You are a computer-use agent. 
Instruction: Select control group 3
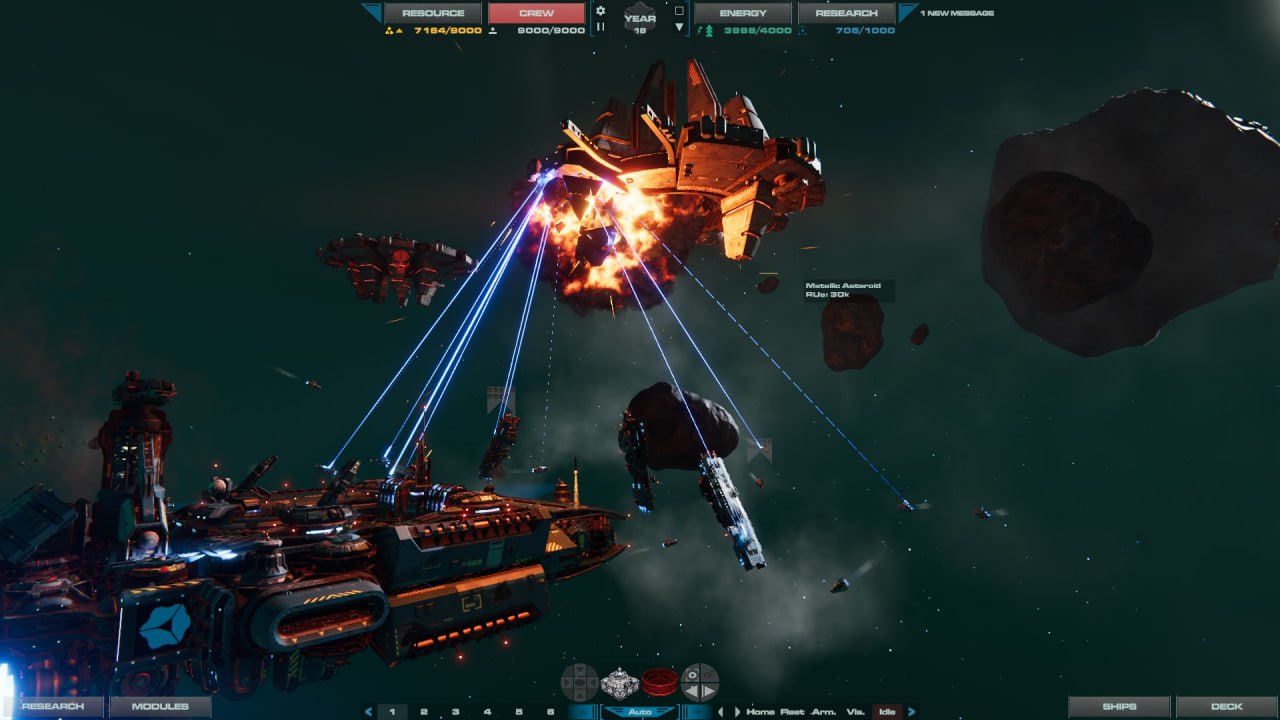click(455, 712)
